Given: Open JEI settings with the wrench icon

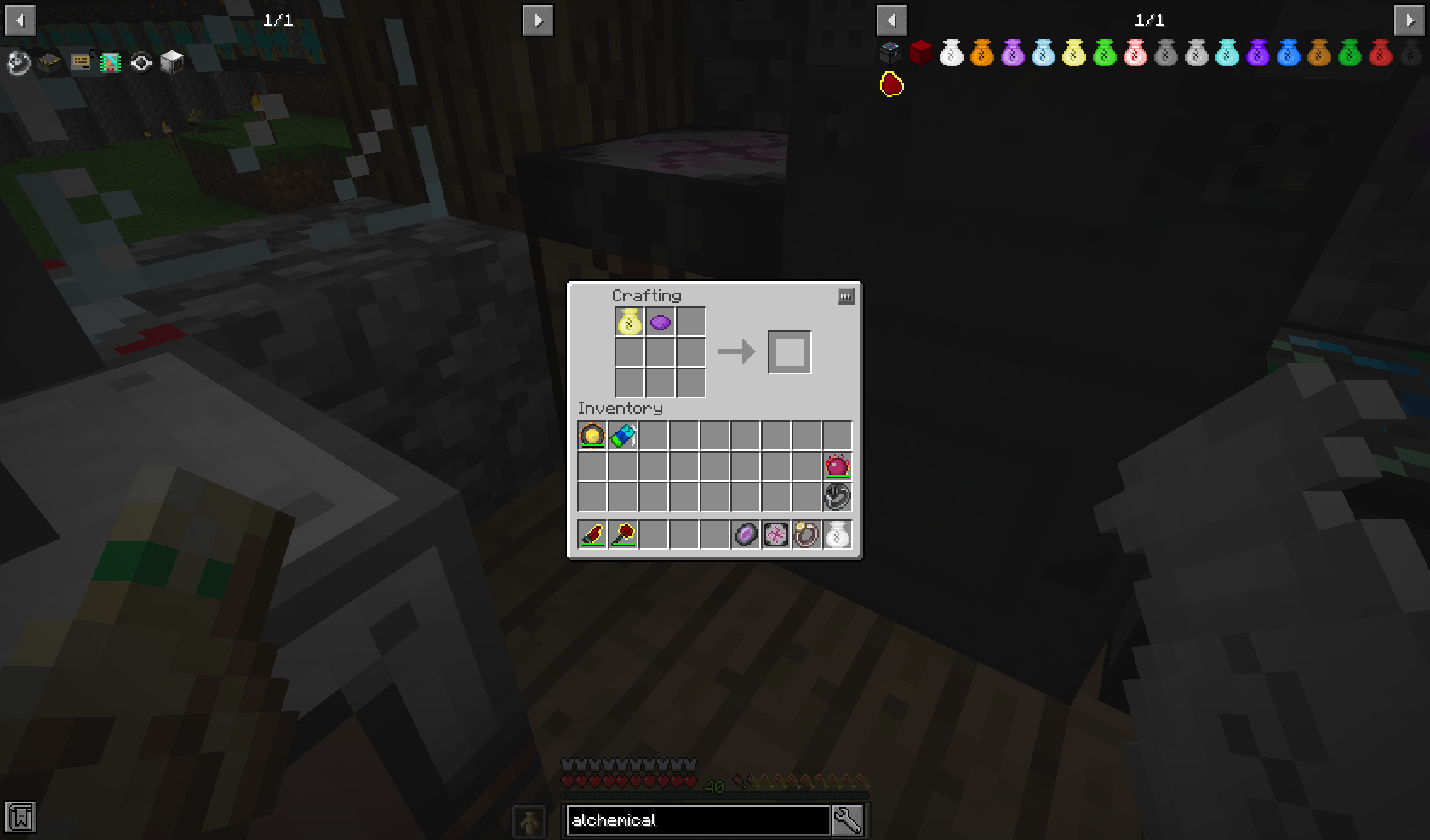Looking at the screenshot, I should [847, 820].
